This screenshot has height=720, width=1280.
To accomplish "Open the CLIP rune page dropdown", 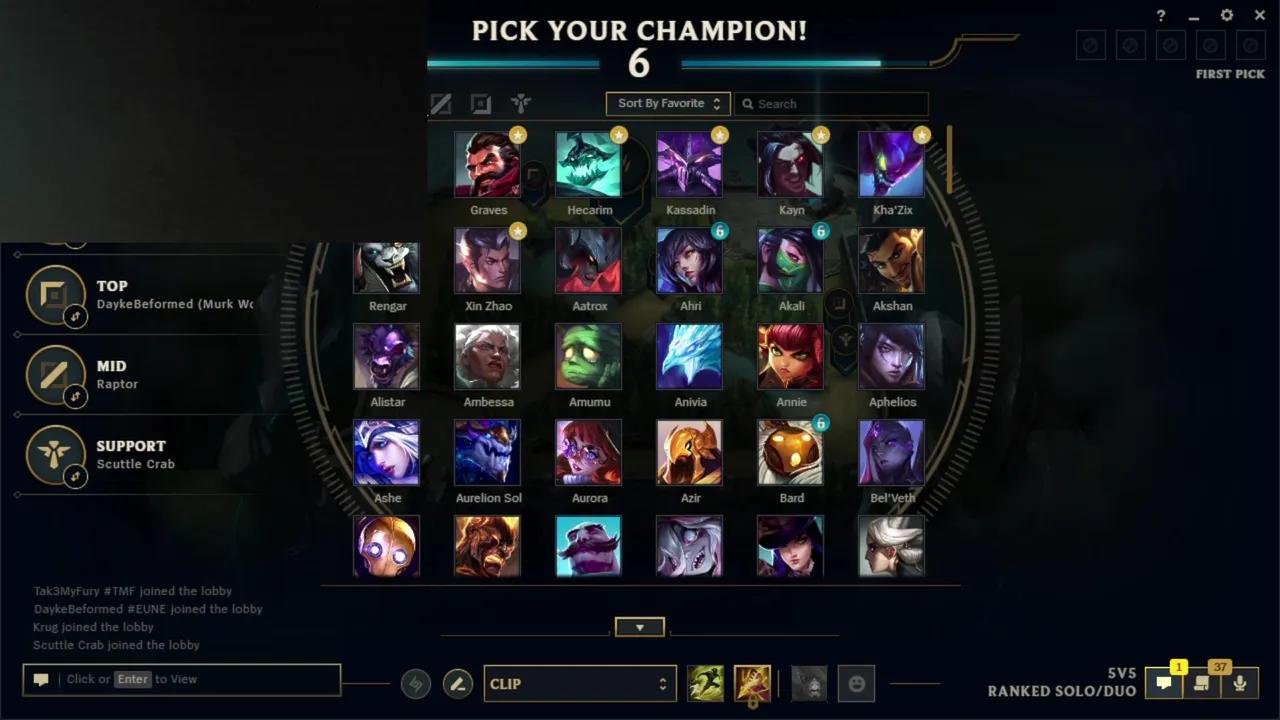I will click(580, 684).
